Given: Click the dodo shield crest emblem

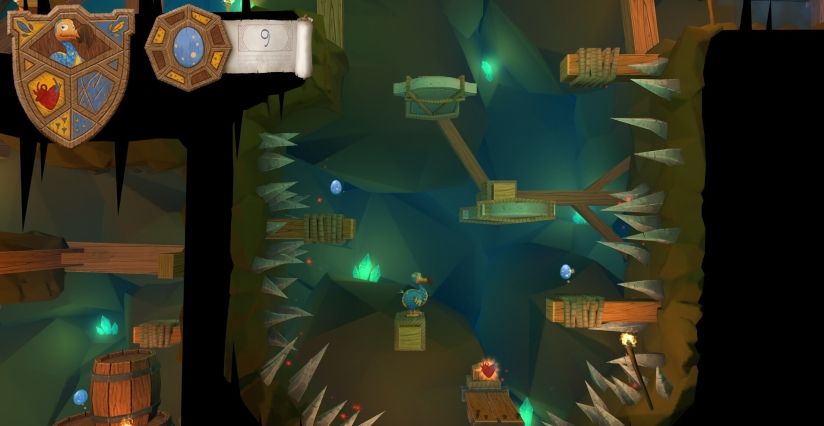Looking at the screenshot, I should click(69, 74).
